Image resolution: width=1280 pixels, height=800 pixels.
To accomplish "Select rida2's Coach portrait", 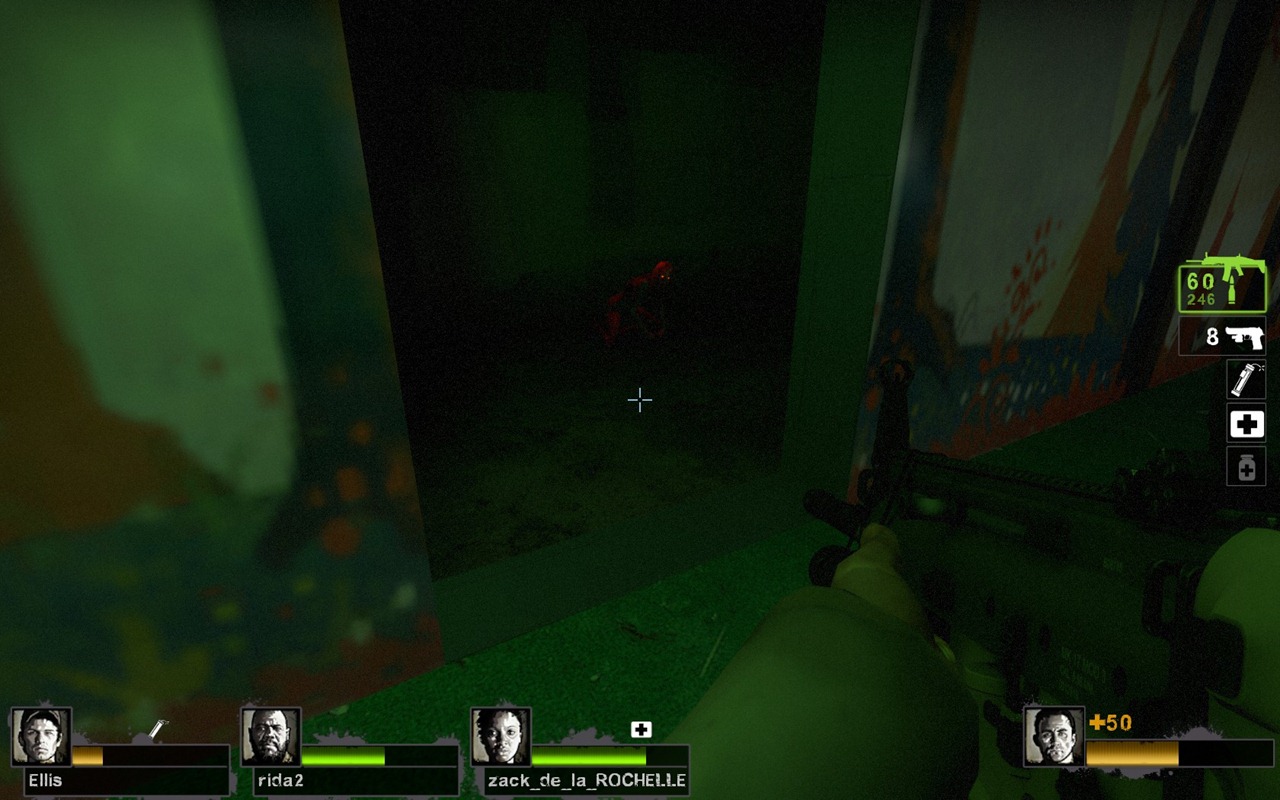I will click(x=271, y=737).
